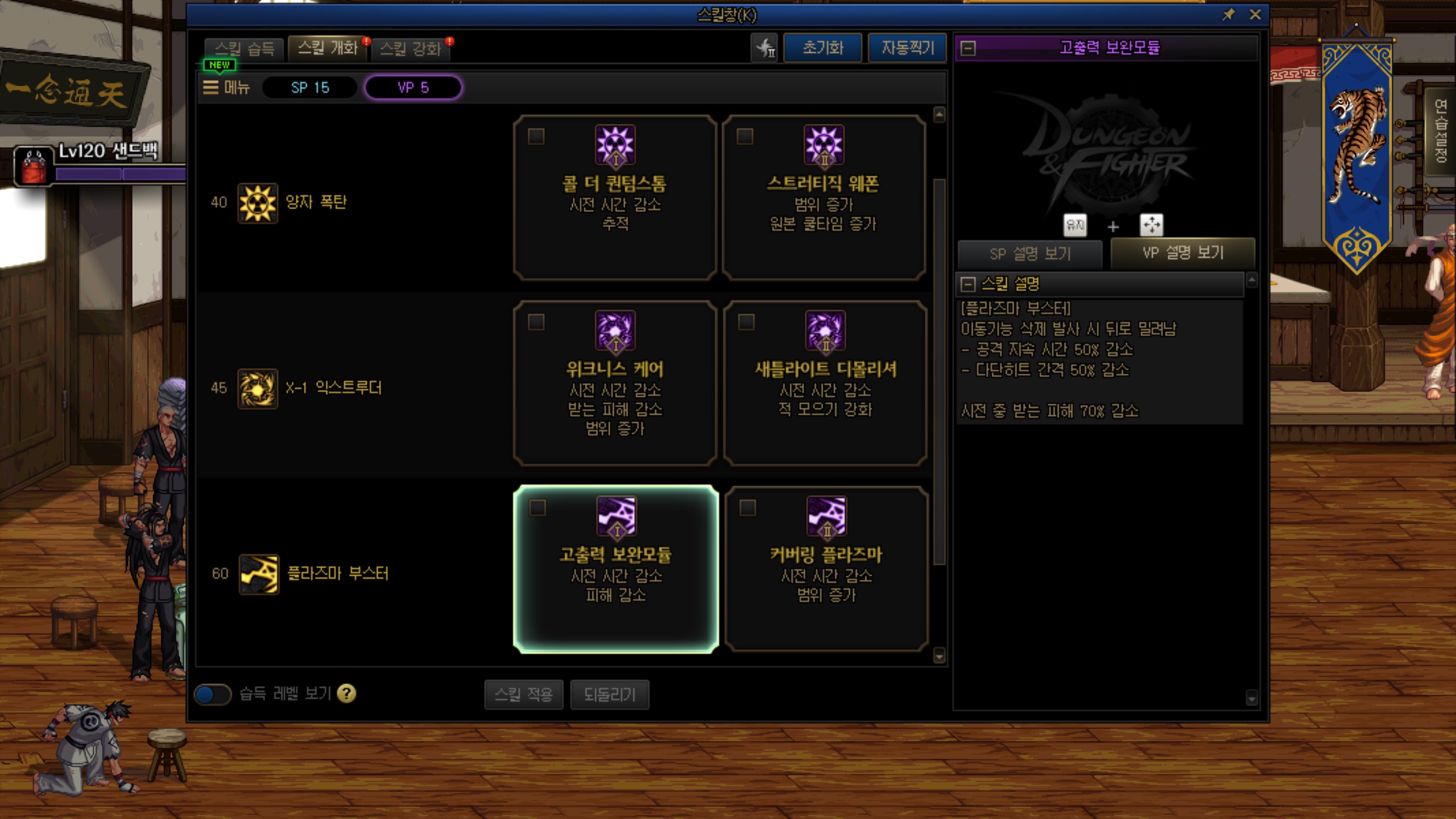Tick the 고출력 보완모듈 card checkbox
This screenshot has width=1456, height=819.
tap(537, 507)
